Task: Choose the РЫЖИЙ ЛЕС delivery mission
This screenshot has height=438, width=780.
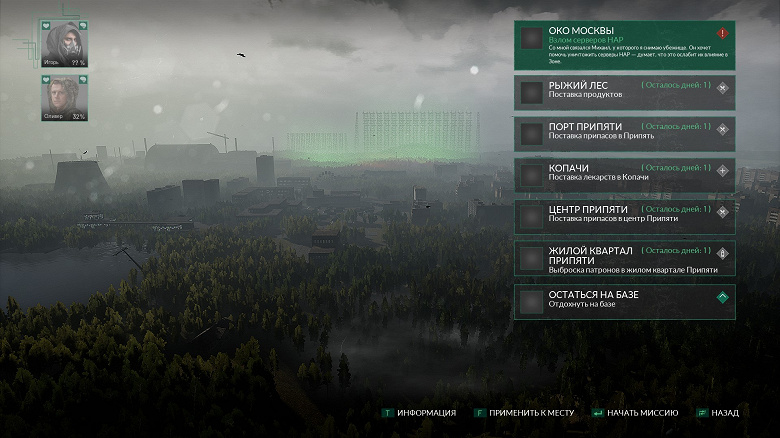Action: point(624,93)
